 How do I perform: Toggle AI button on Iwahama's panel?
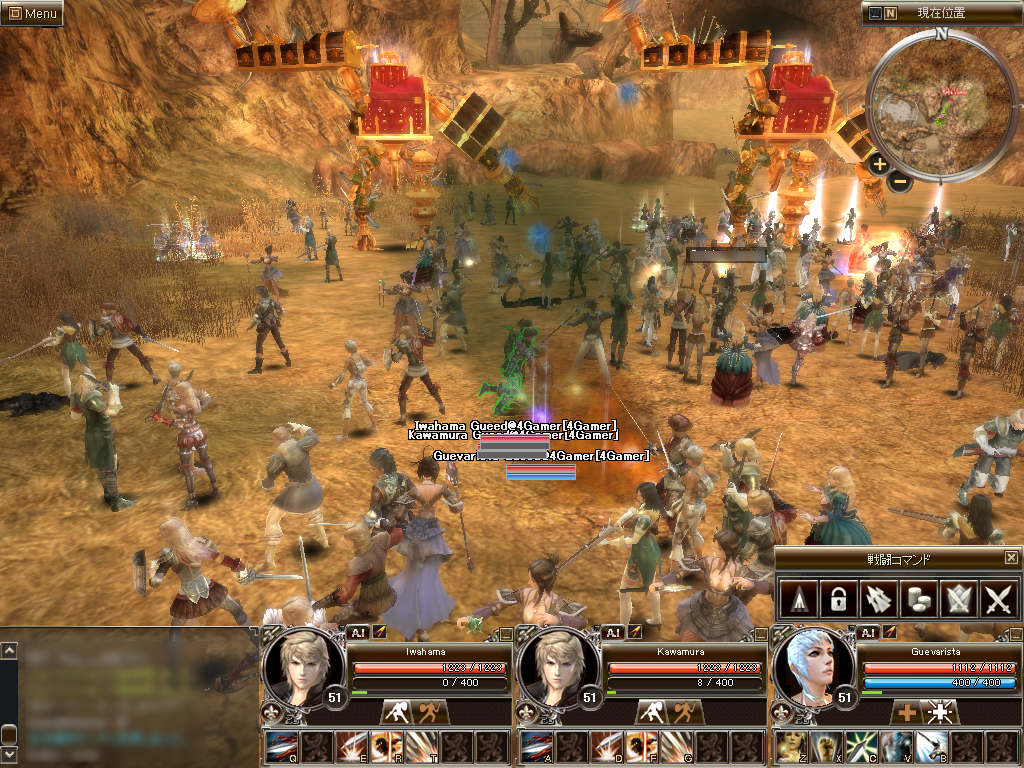(358, 632)
